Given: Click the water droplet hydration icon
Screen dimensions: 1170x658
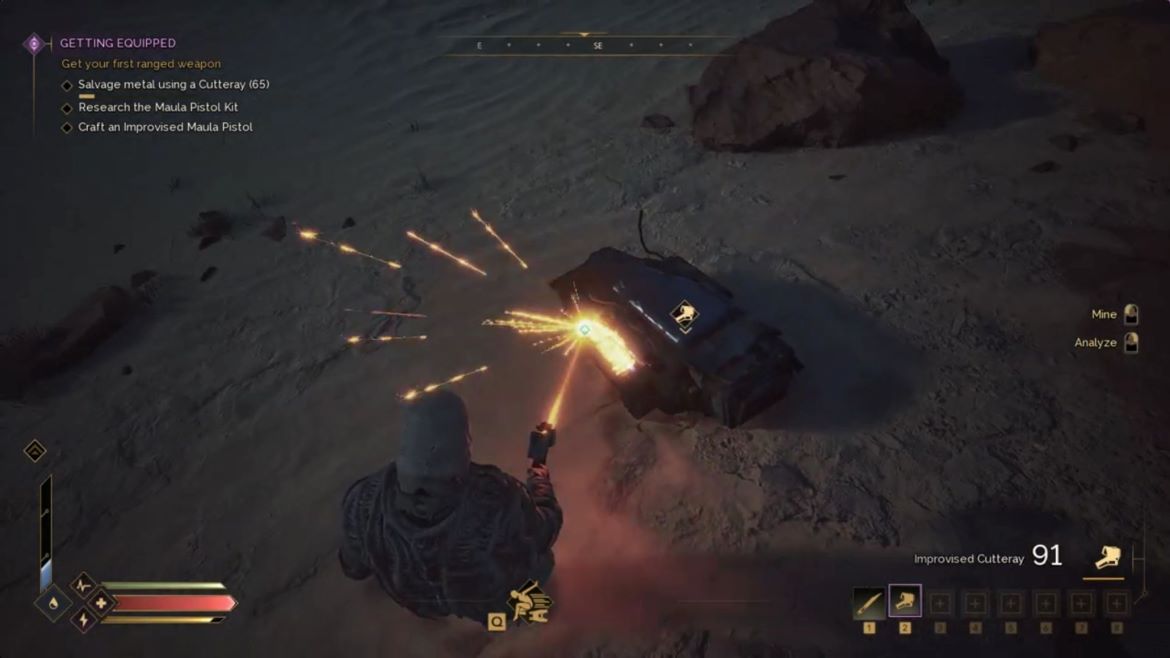Looking at the screenshot, I should pyautogui.click(x=53, y=603).
